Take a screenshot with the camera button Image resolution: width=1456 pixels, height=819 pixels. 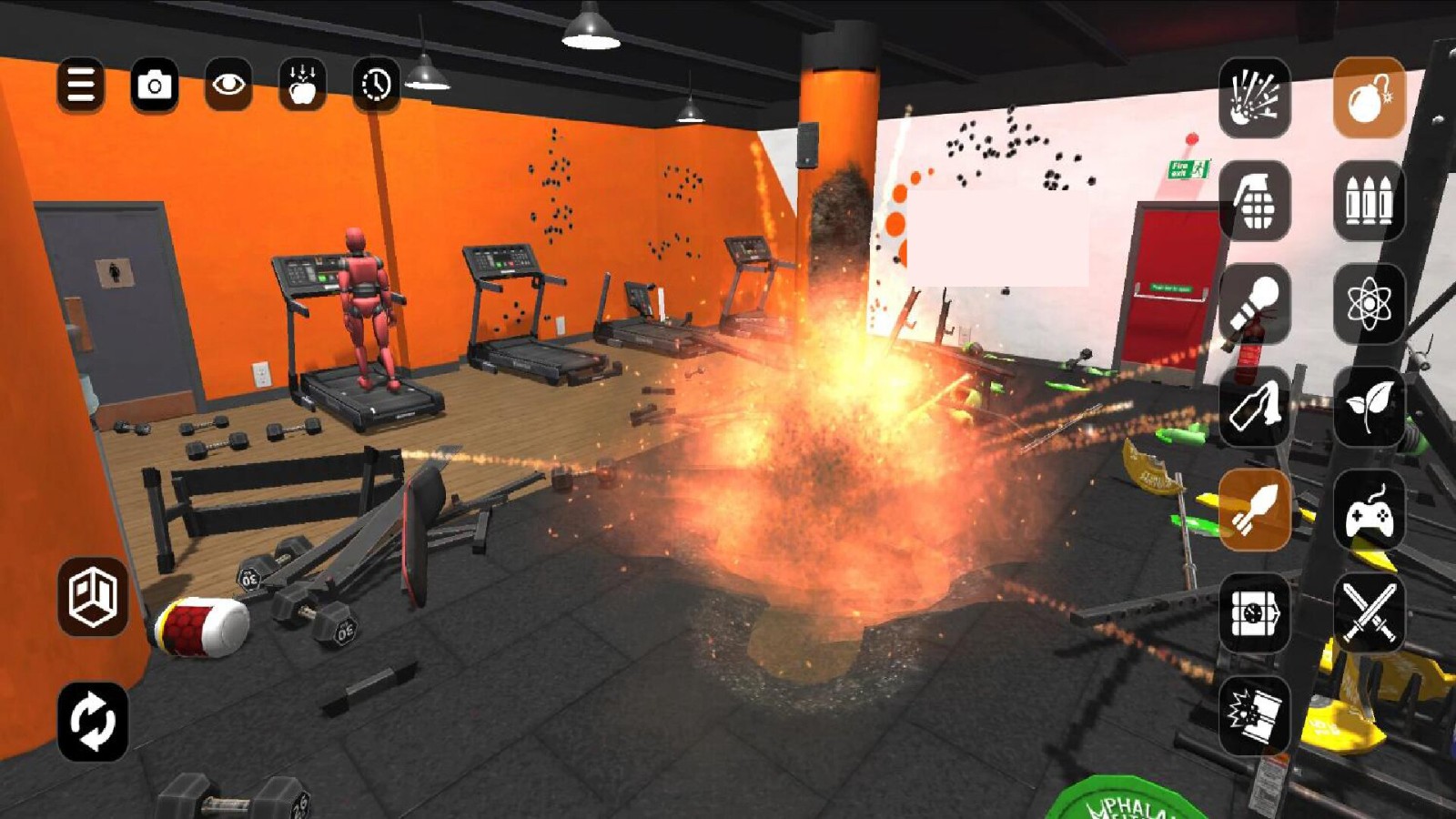coord(155,86)
